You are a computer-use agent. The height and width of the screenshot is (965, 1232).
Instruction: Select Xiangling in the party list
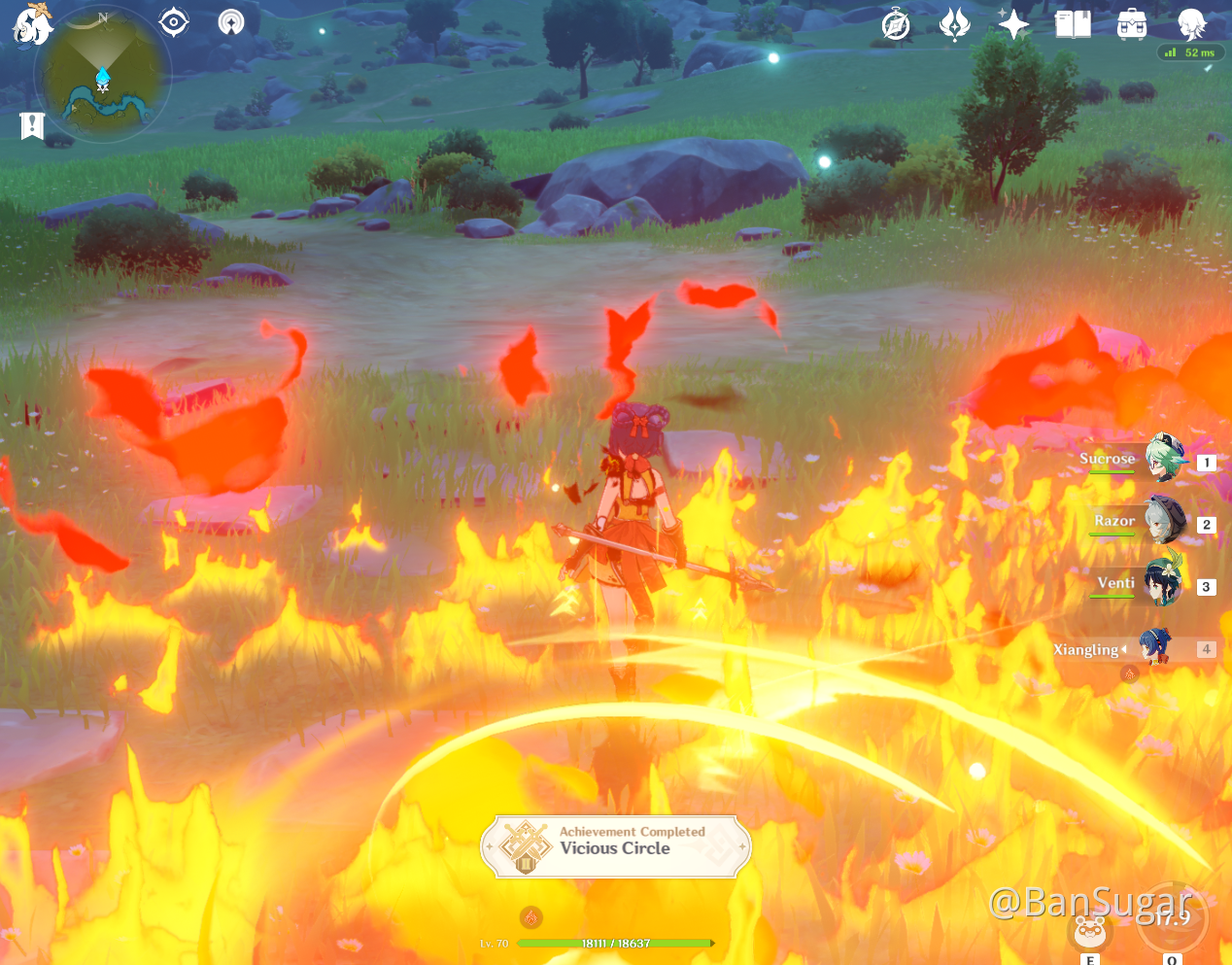1156,648
